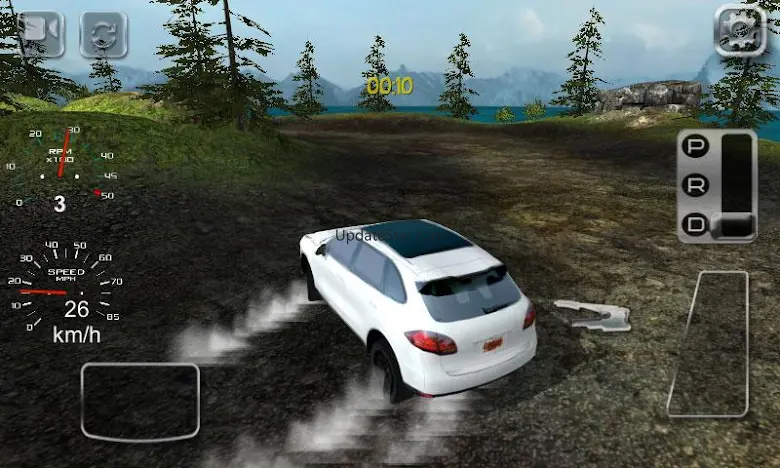
Task: Tap the brake pedal
Action: pyautogui.click(x=140, y=401)
